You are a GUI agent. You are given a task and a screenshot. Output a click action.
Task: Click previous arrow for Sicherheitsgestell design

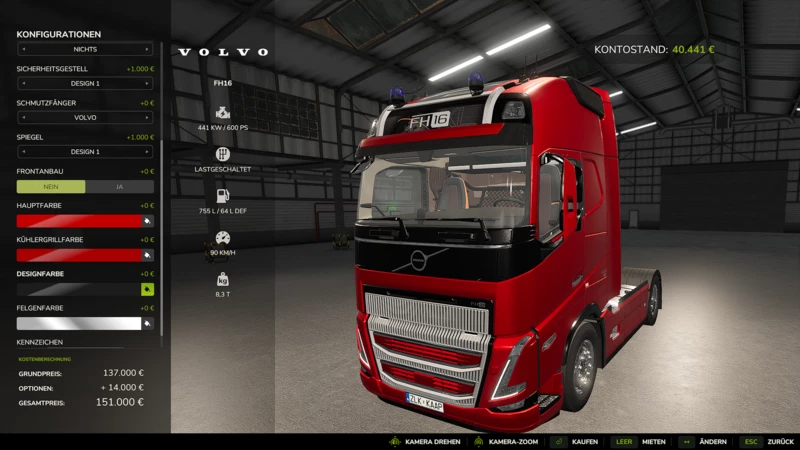22,83
